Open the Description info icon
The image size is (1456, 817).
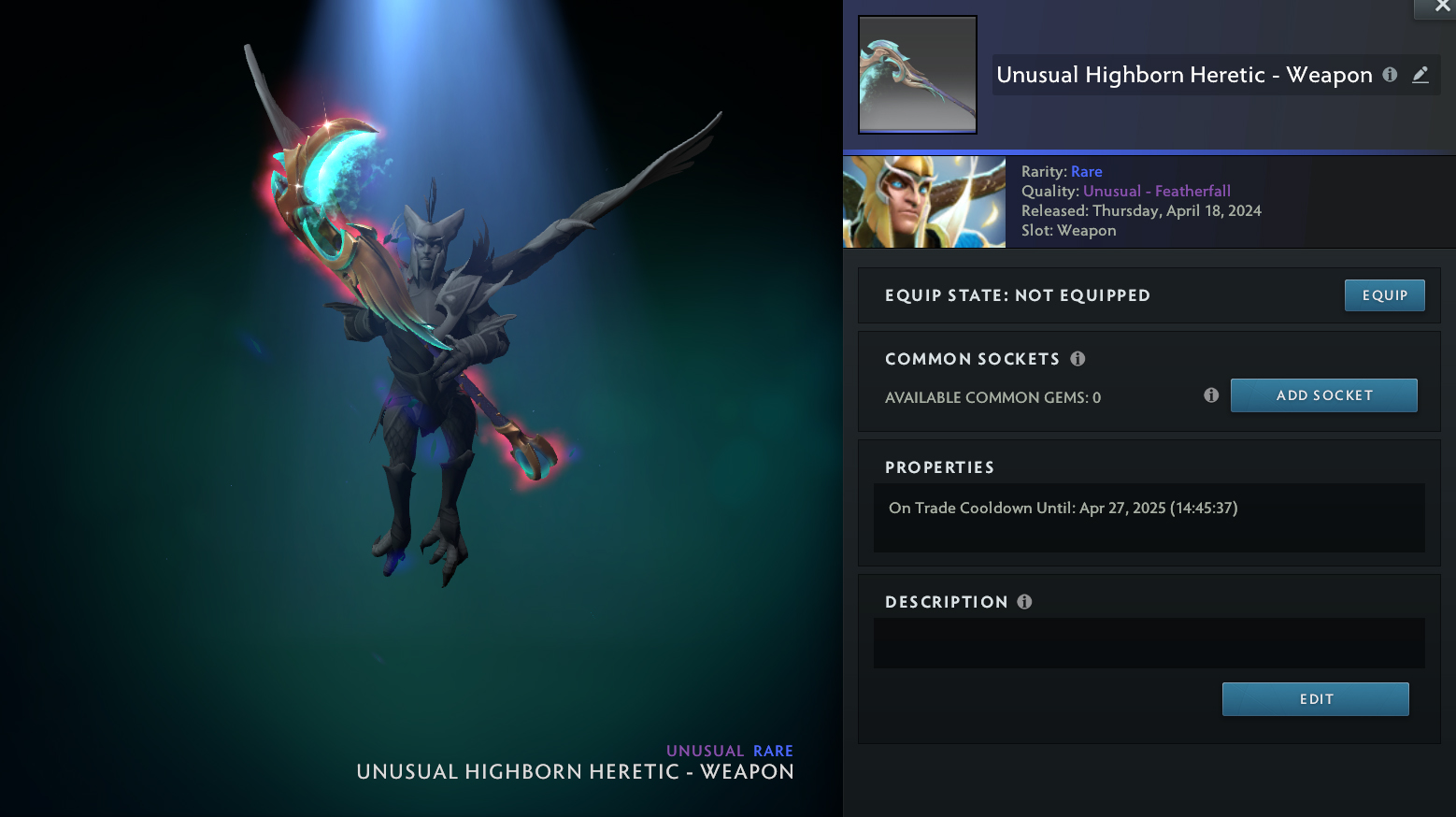click(1024, 602)
